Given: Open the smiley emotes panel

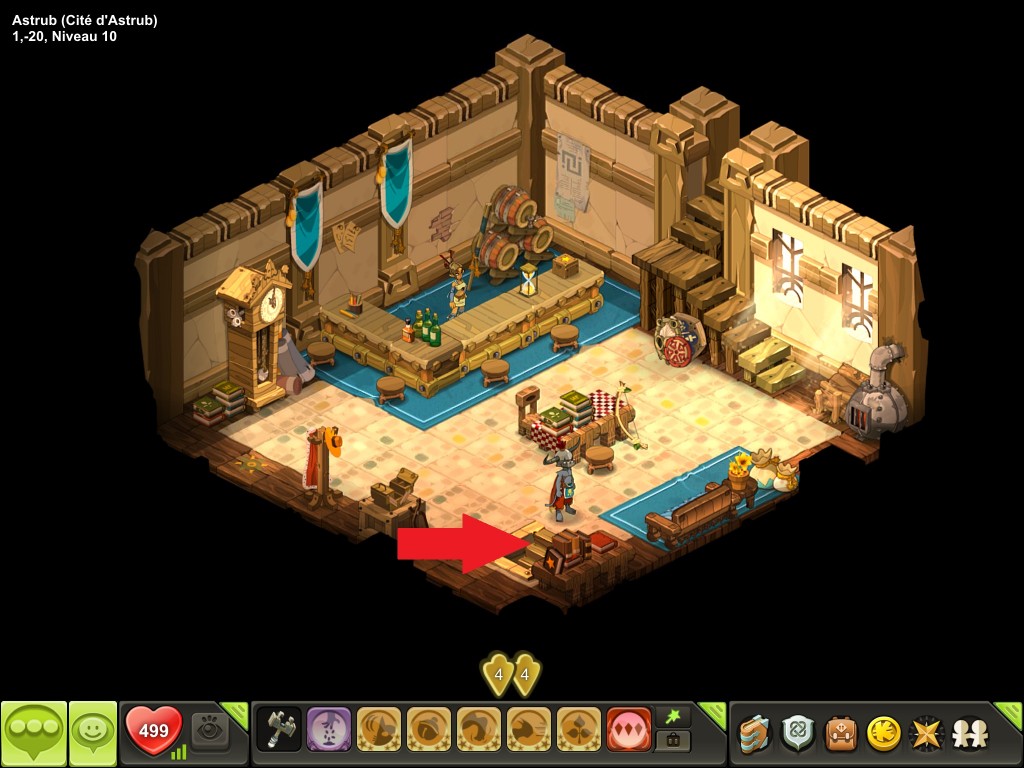Looking at the screenshot, I should click(x=92, y=733).
